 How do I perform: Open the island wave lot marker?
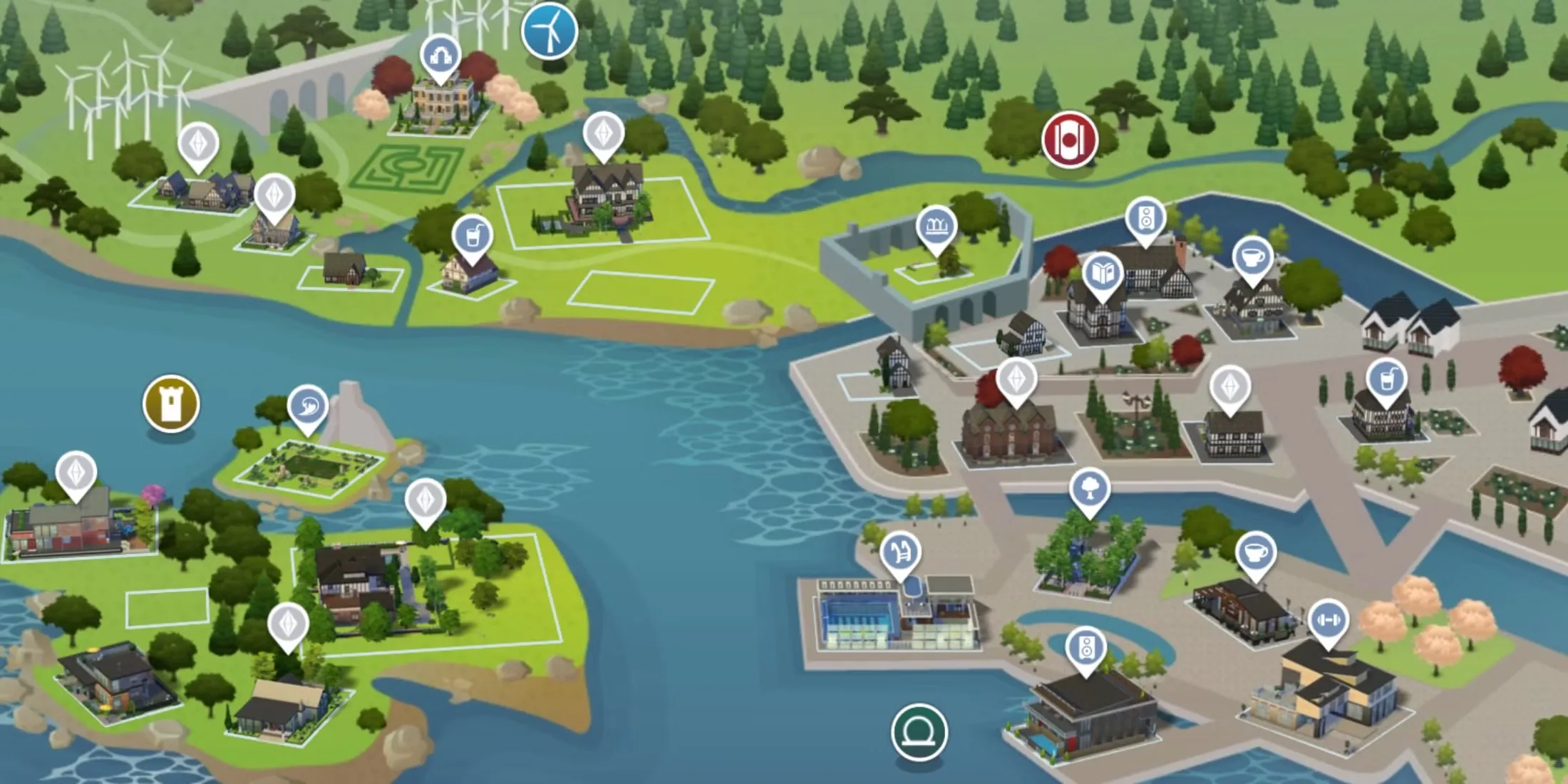pyautogui.click(x=308, y=407)
